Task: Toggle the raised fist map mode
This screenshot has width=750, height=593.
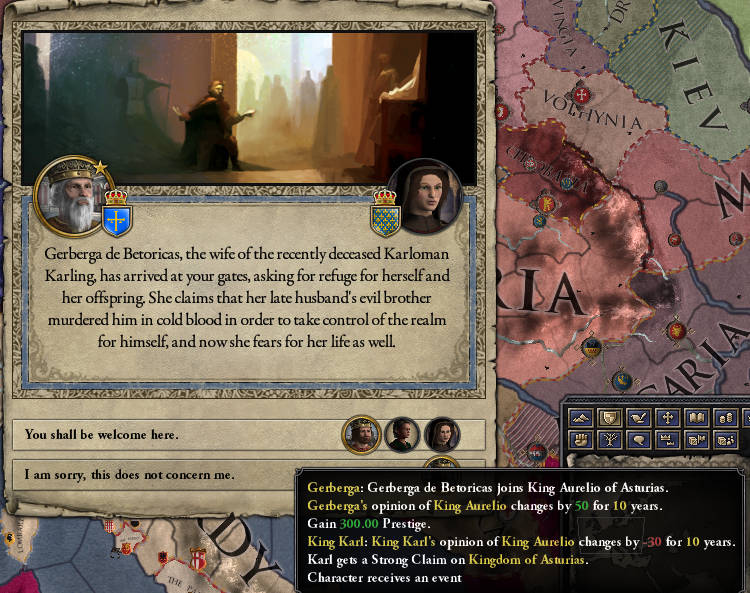Action: (x=581, y=439)
